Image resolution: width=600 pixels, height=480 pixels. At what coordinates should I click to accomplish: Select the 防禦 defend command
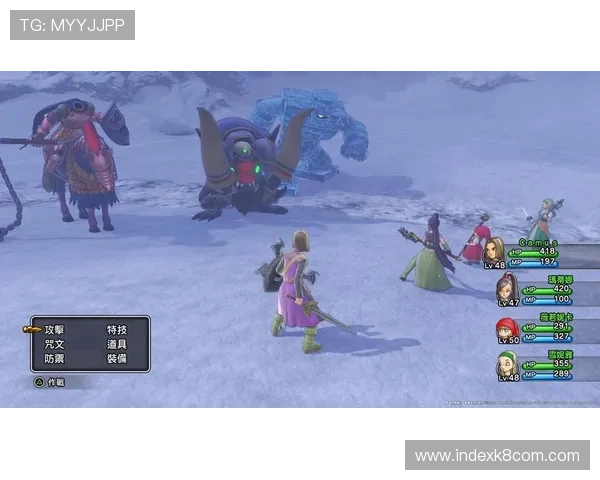click(x=55, y=358)
